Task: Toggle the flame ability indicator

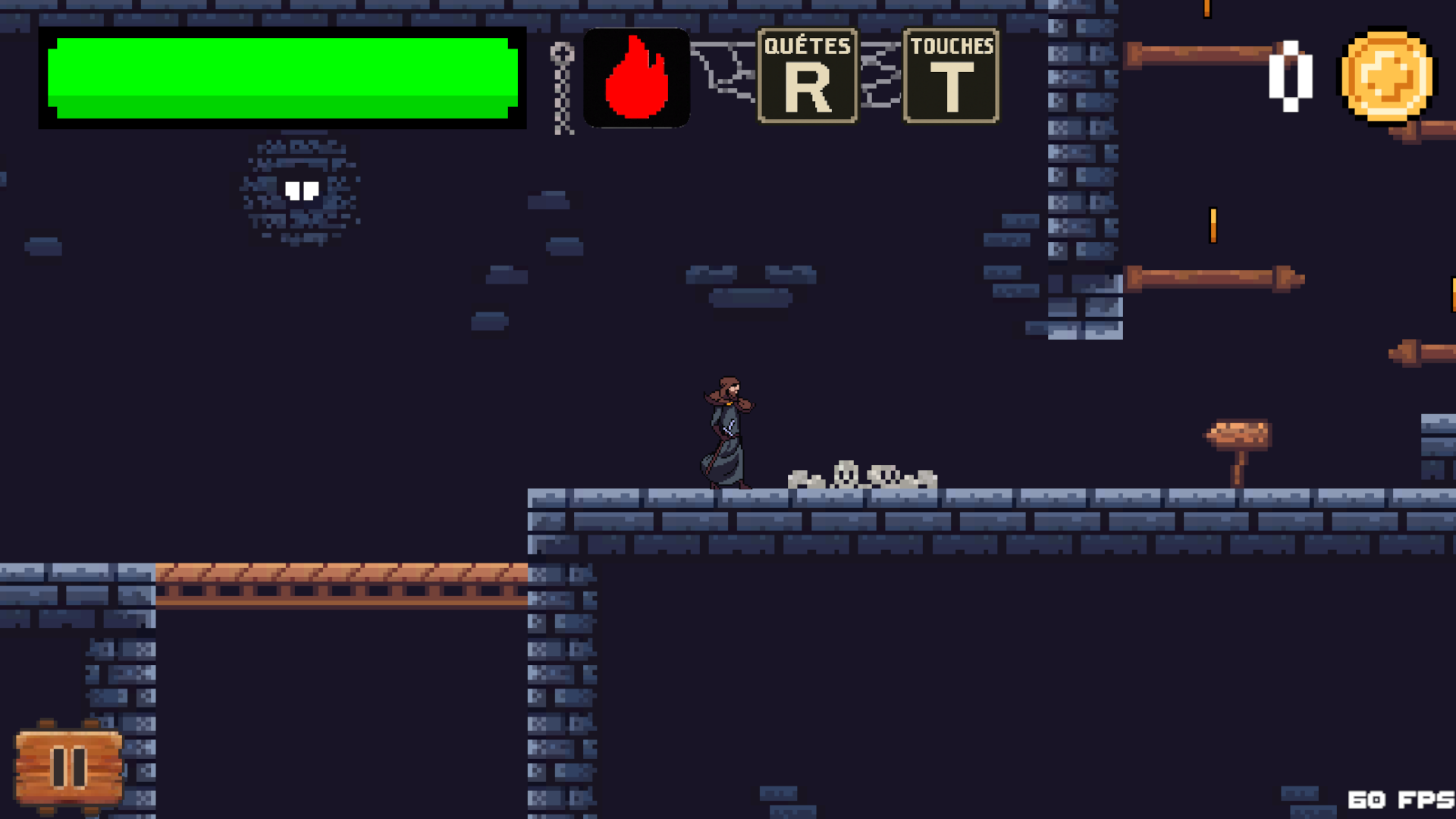Action: 637,77
